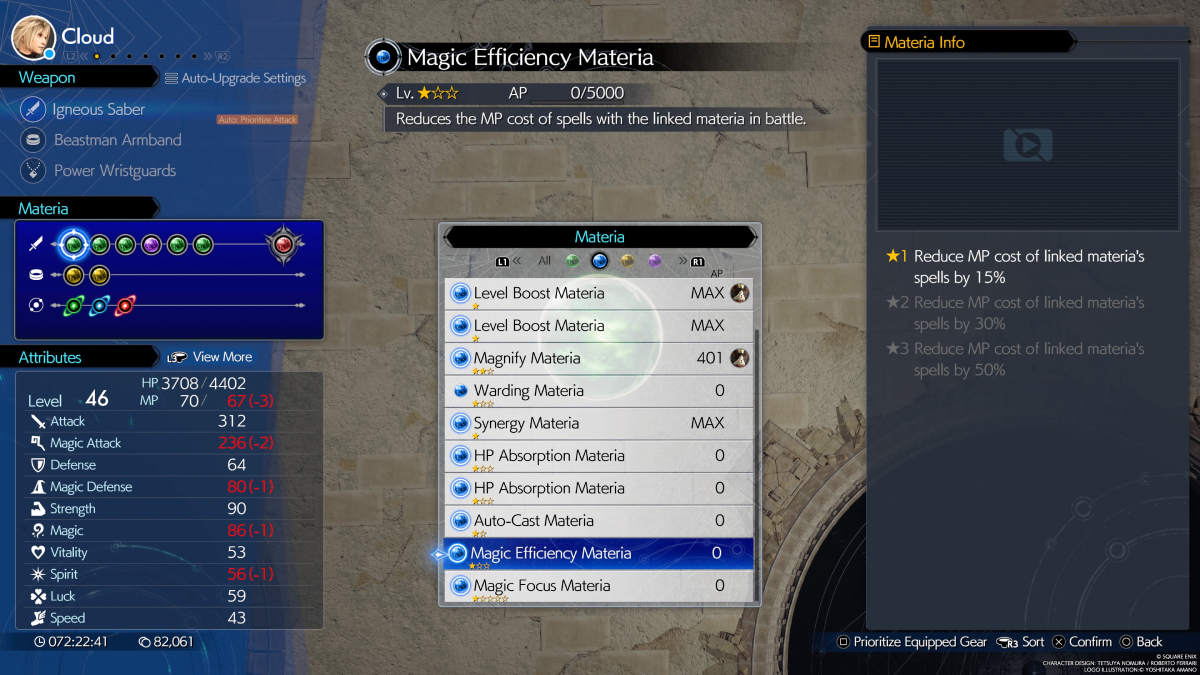1200x675 pixels.
Task: Click Cloud's character portrait
Action: (33, 37)
